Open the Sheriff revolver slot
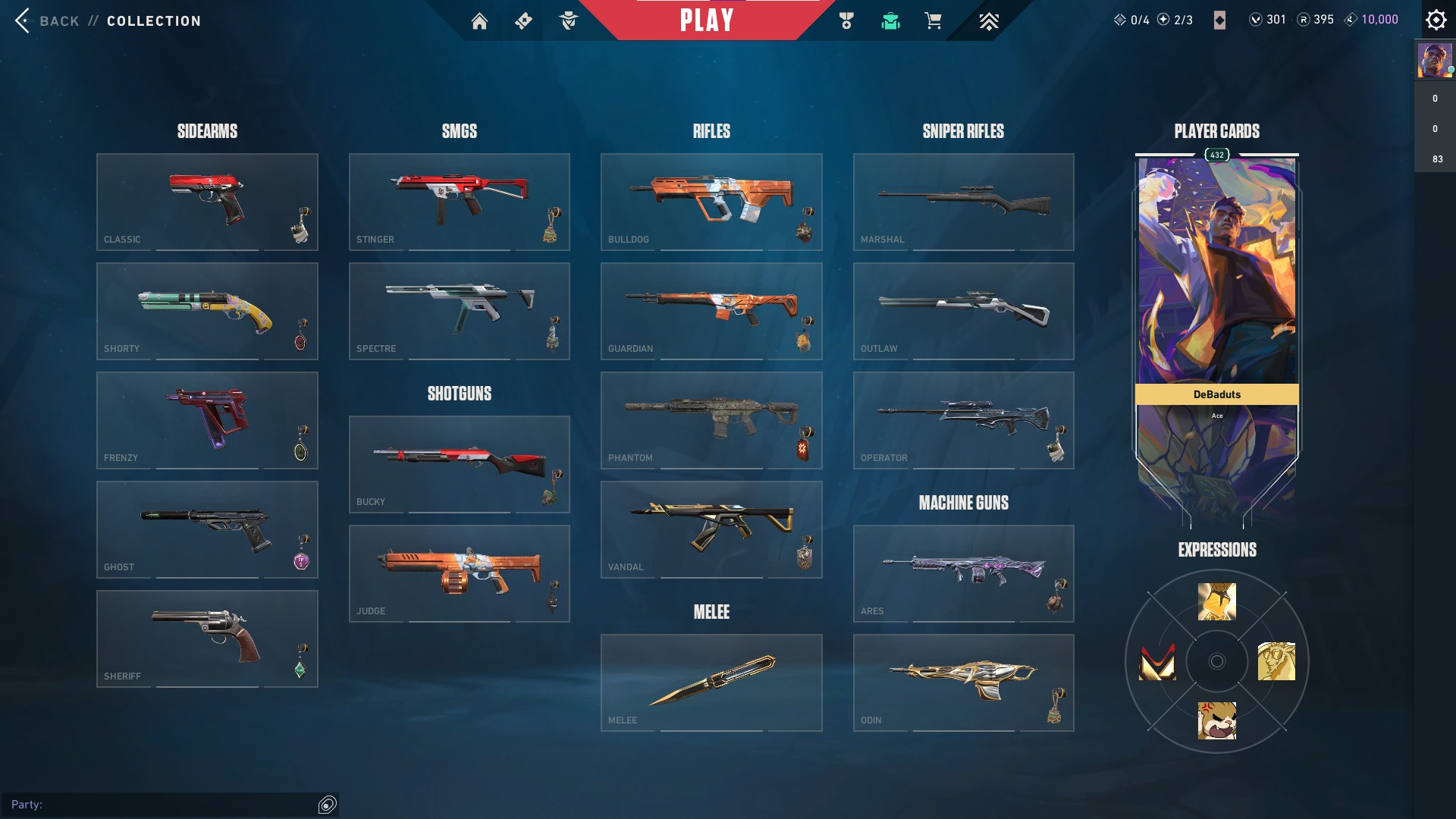1456x819 pixels. click(207, 639)
